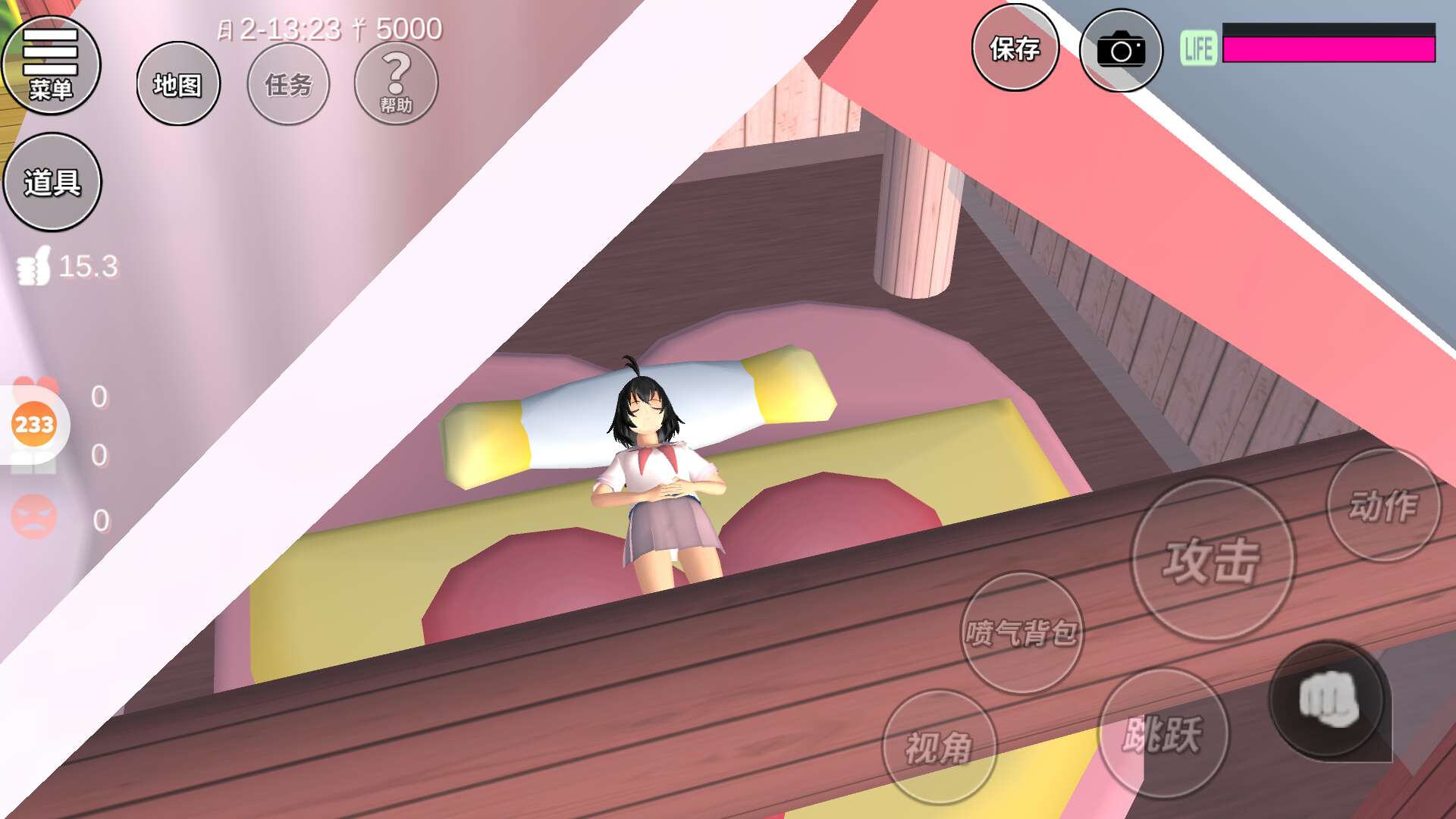Switch camera with 视角 button
The width and height of the screenshot is (1456, 819).
pyautogui.click(x=940, y=747)
